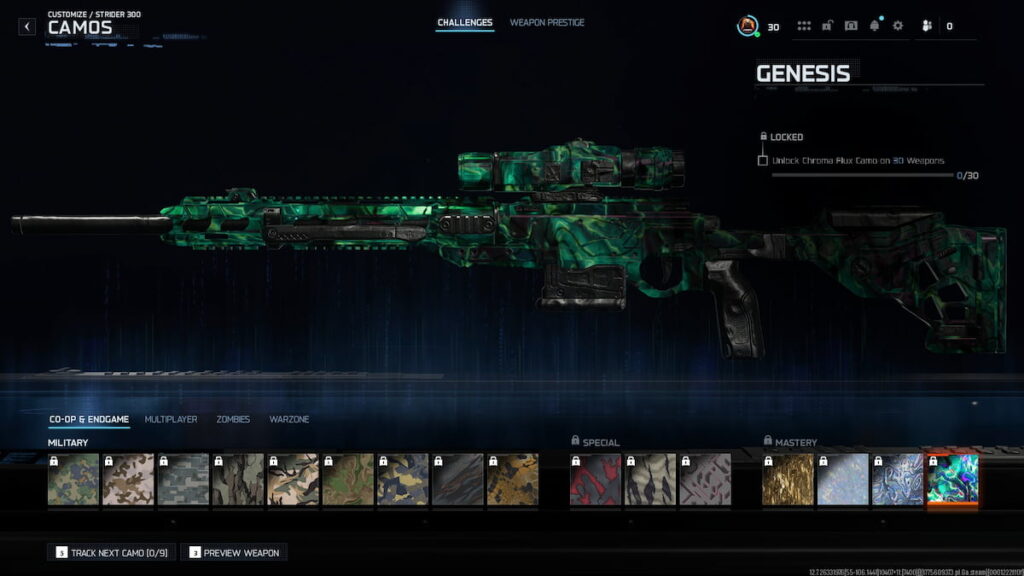Image resolution: width=1024 pixels, height=576 pixels.
Task: Open the player profile avatar
Action: point(747,26)
